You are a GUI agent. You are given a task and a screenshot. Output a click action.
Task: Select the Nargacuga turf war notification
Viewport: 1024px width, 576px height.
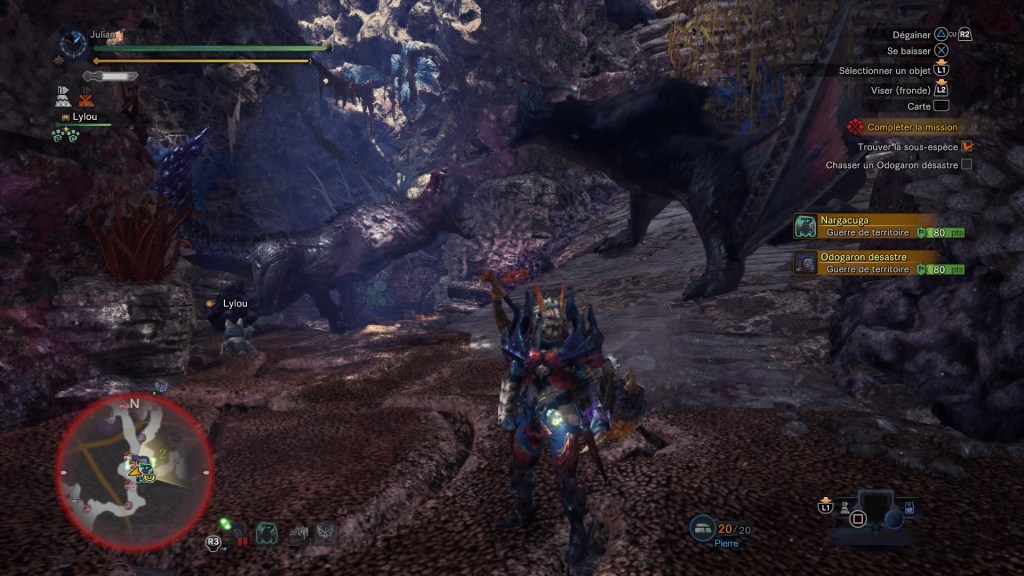(x=880, y=225)
